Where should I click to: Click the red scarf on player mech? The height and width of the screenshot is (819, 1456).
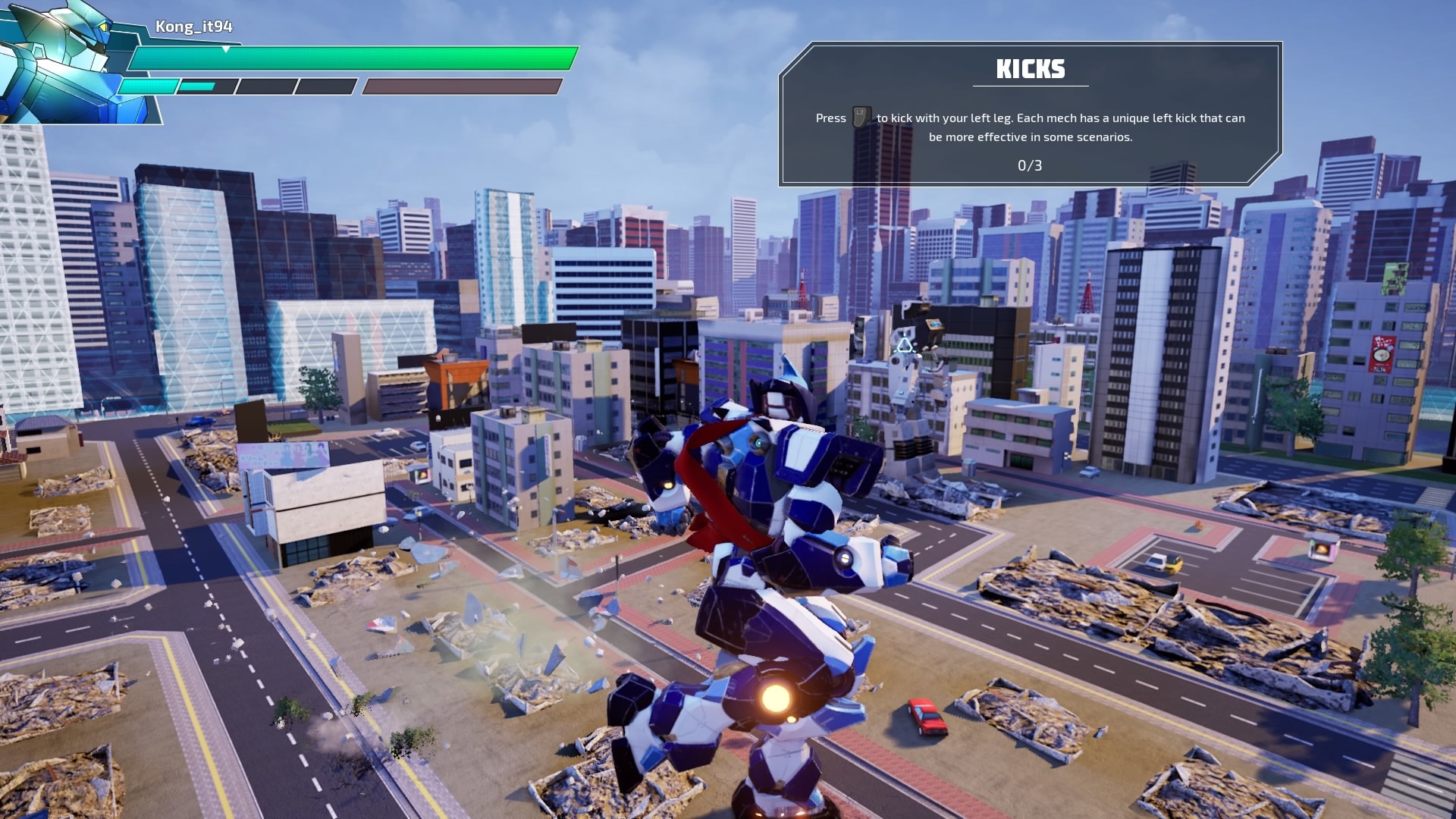point(705,485)
